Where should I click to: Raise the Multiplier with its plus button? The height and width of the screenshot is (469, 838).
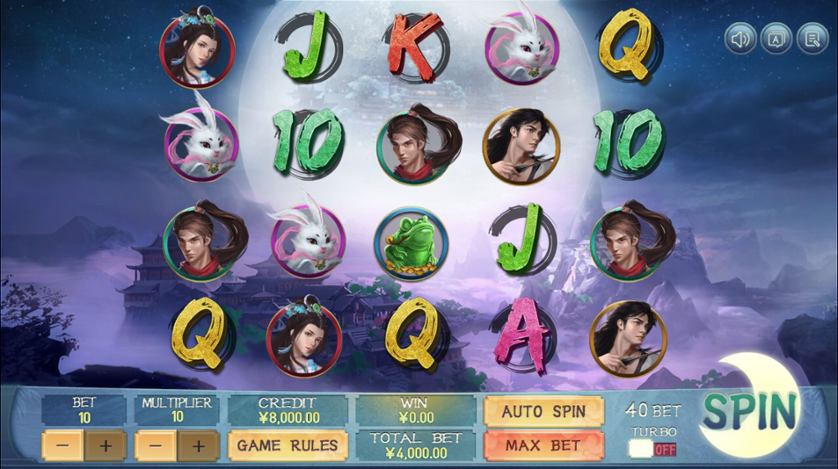coord(198,445)
